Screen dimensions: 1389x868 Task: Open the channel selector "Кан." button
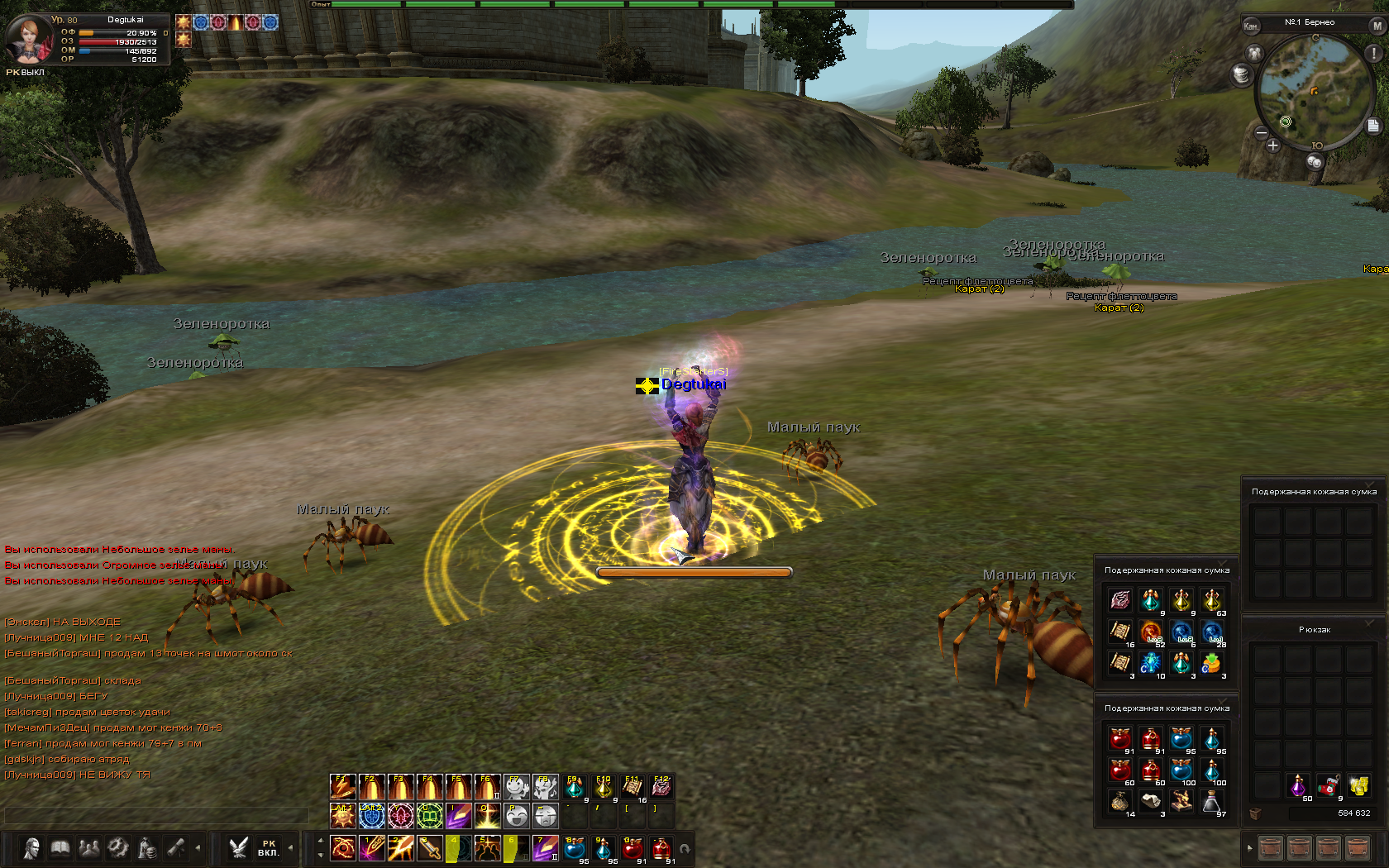point(1251,26)
